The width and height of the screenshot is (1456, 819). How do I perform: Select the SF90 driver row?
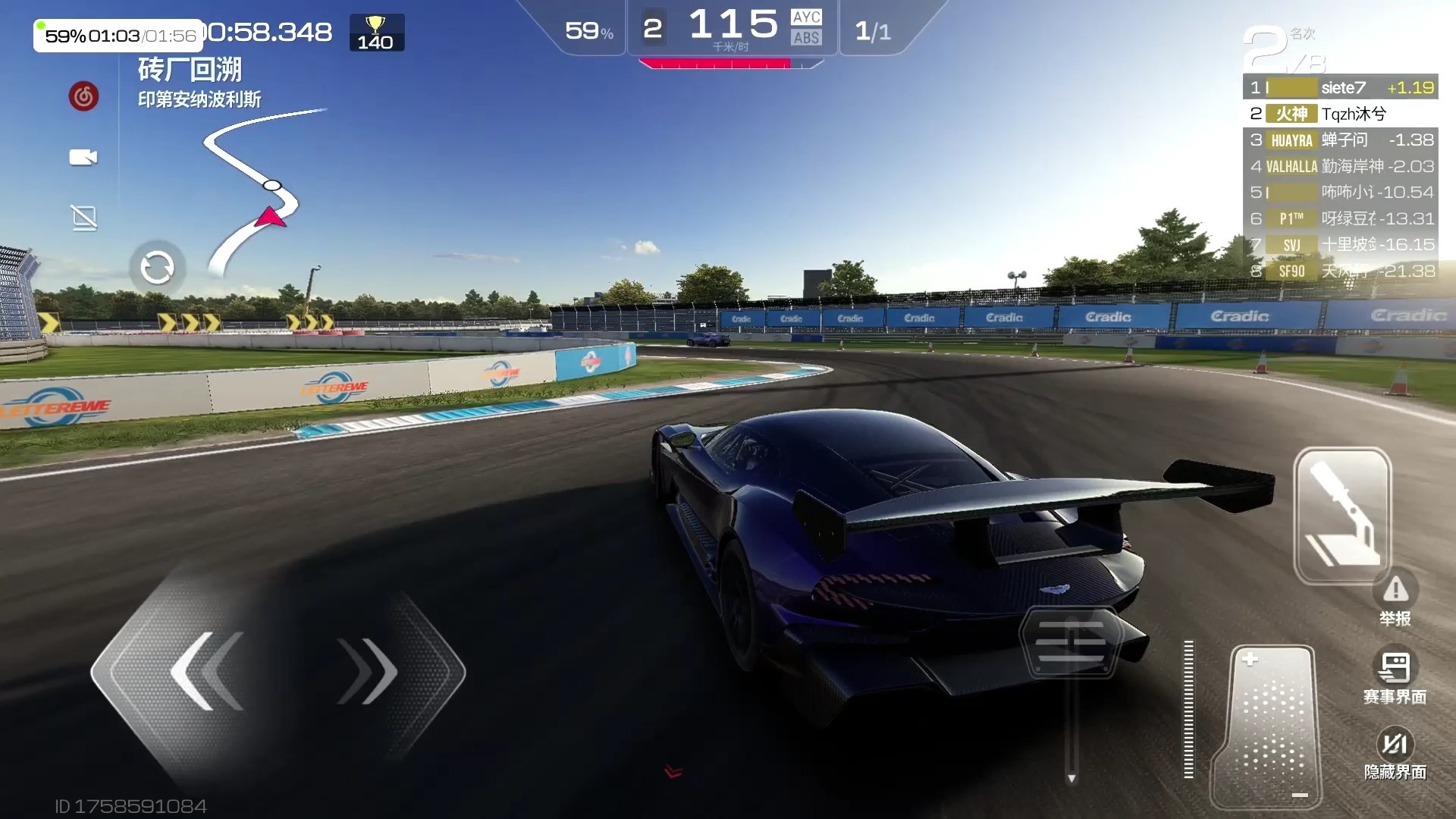click(x=1341, y=271)
